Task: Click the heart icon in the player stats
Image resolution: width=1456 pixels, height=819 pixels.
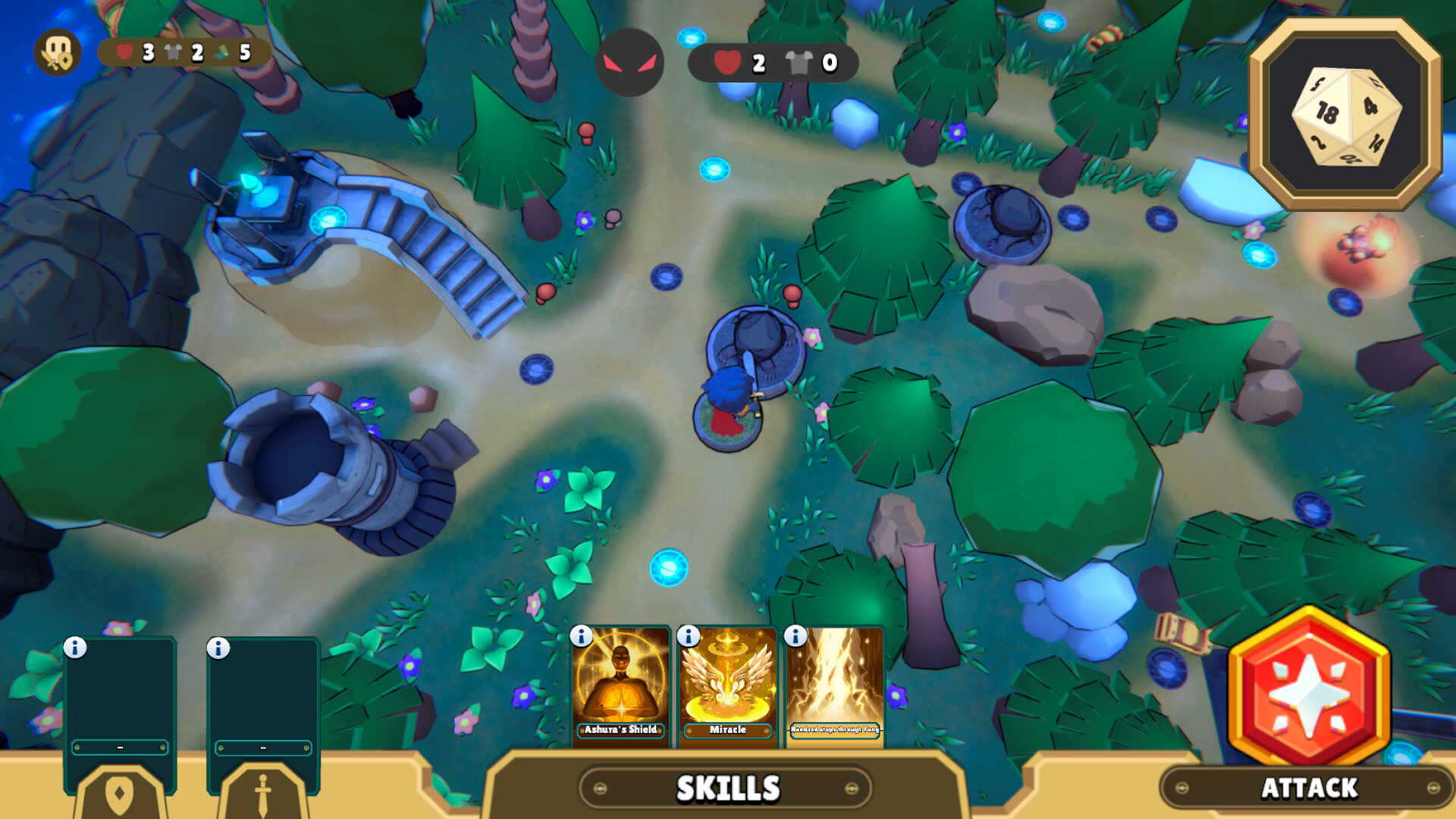Action: (x=124, y=52)
